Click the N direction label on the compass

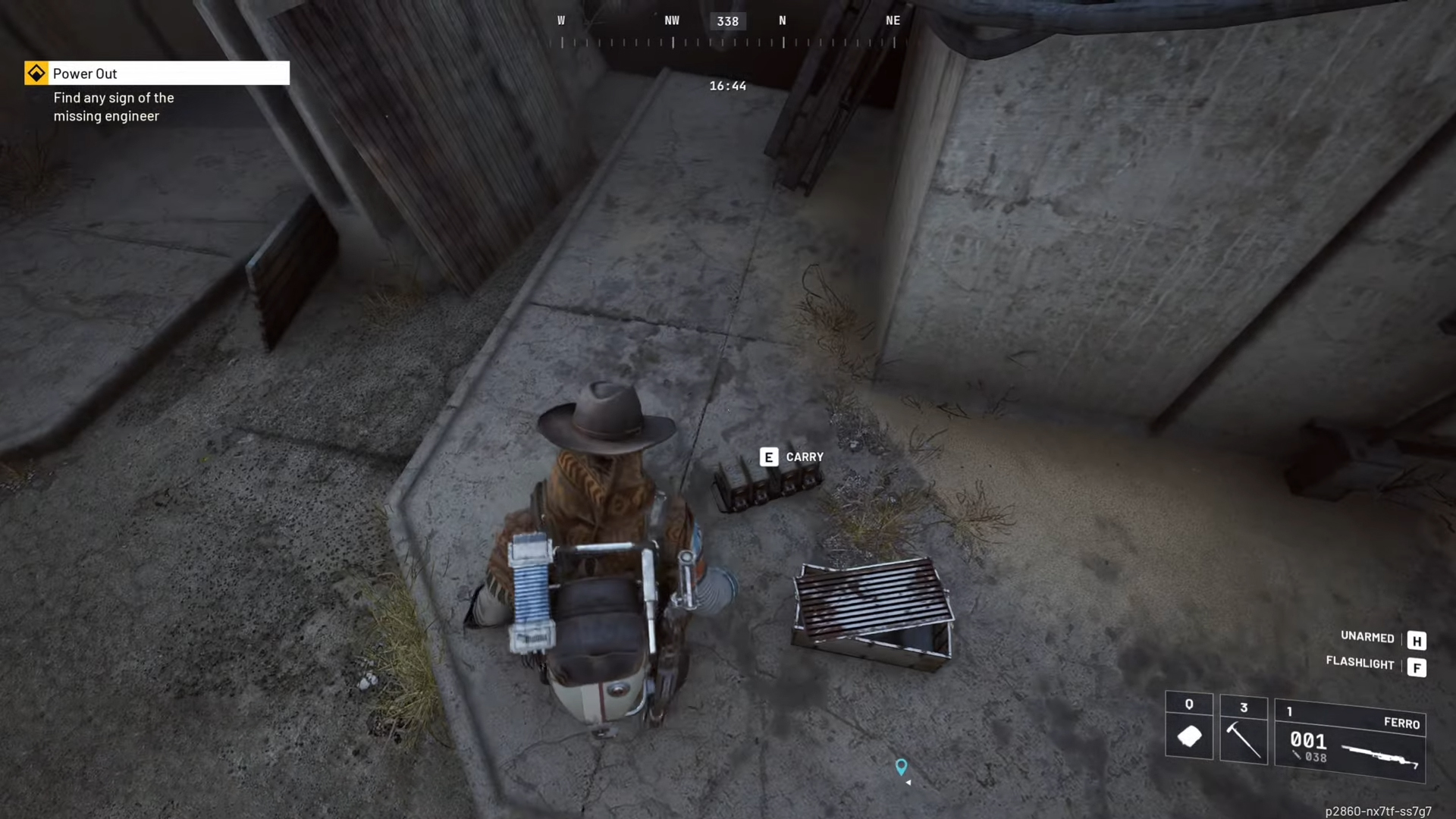pyautogui.click(x=783, y=20)
